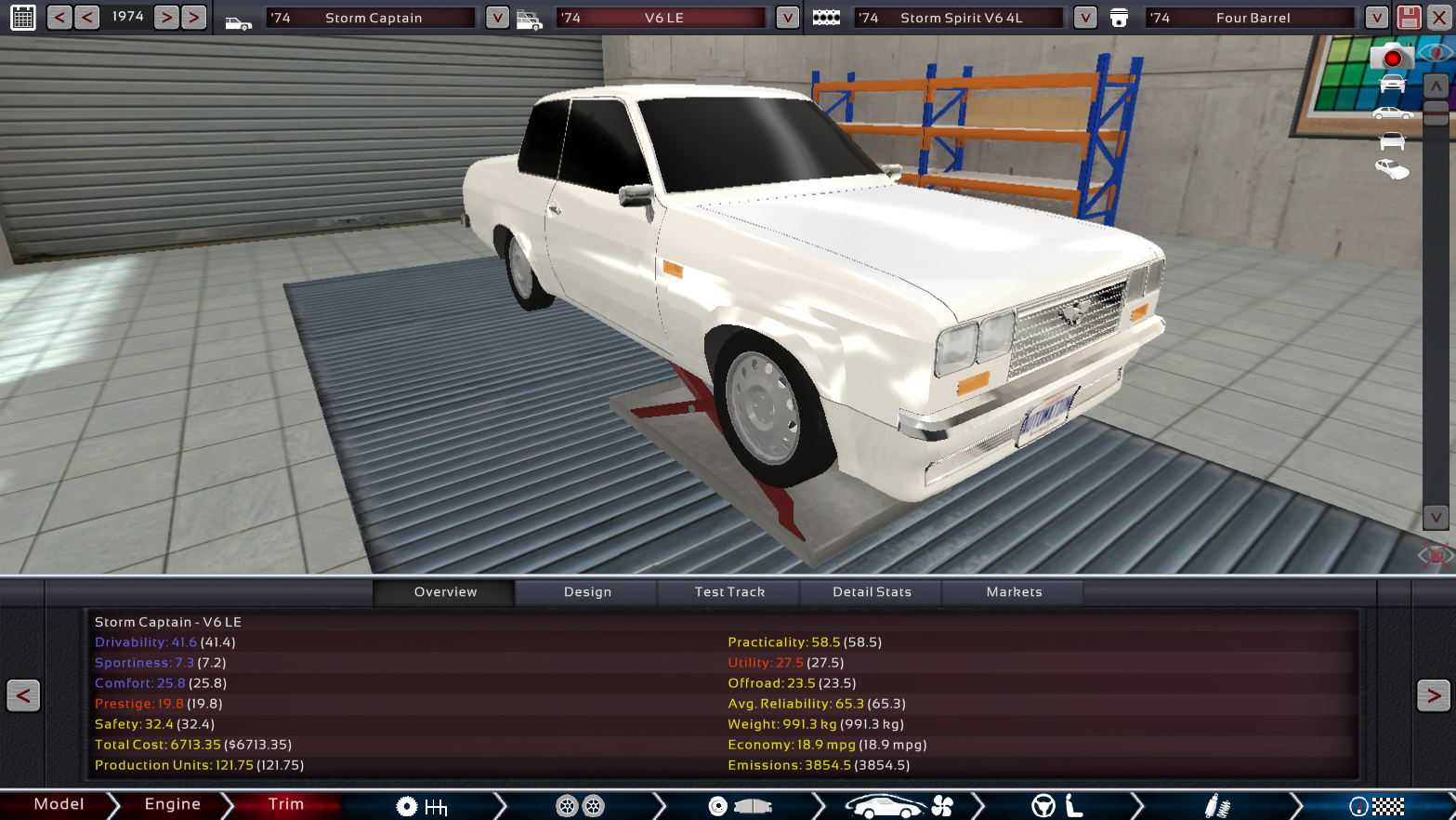This screenshot has height=820, width=1456.
Task: Expand the V6 LE trim dropdown
Action: [x=787, y=18]
